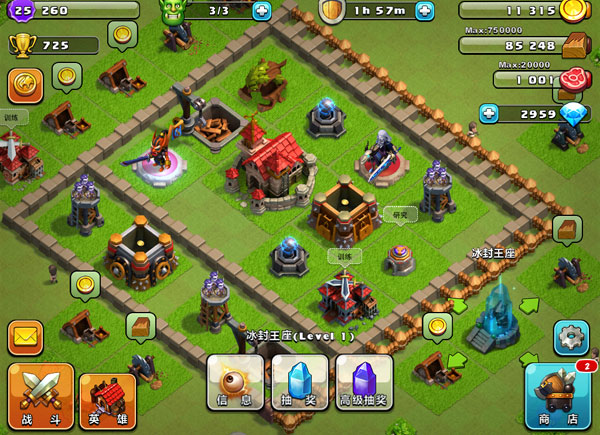This screenshot has height=435, width=600.
Task: Show the 信息 info for the building
Action: click(x=236, y=383)
